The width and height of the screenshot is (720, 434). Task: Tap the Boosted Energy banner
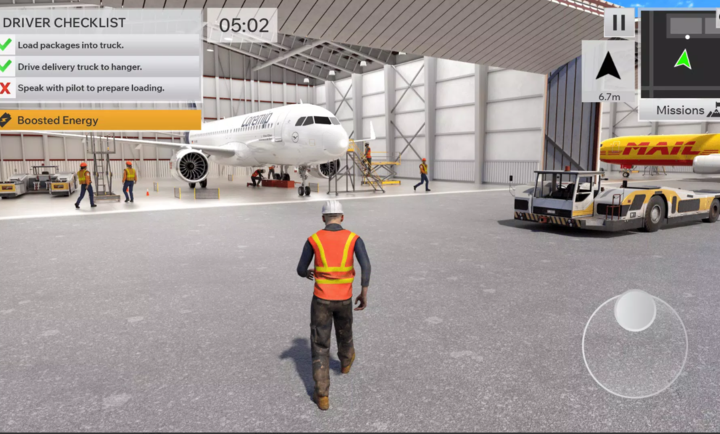(100, 120)
